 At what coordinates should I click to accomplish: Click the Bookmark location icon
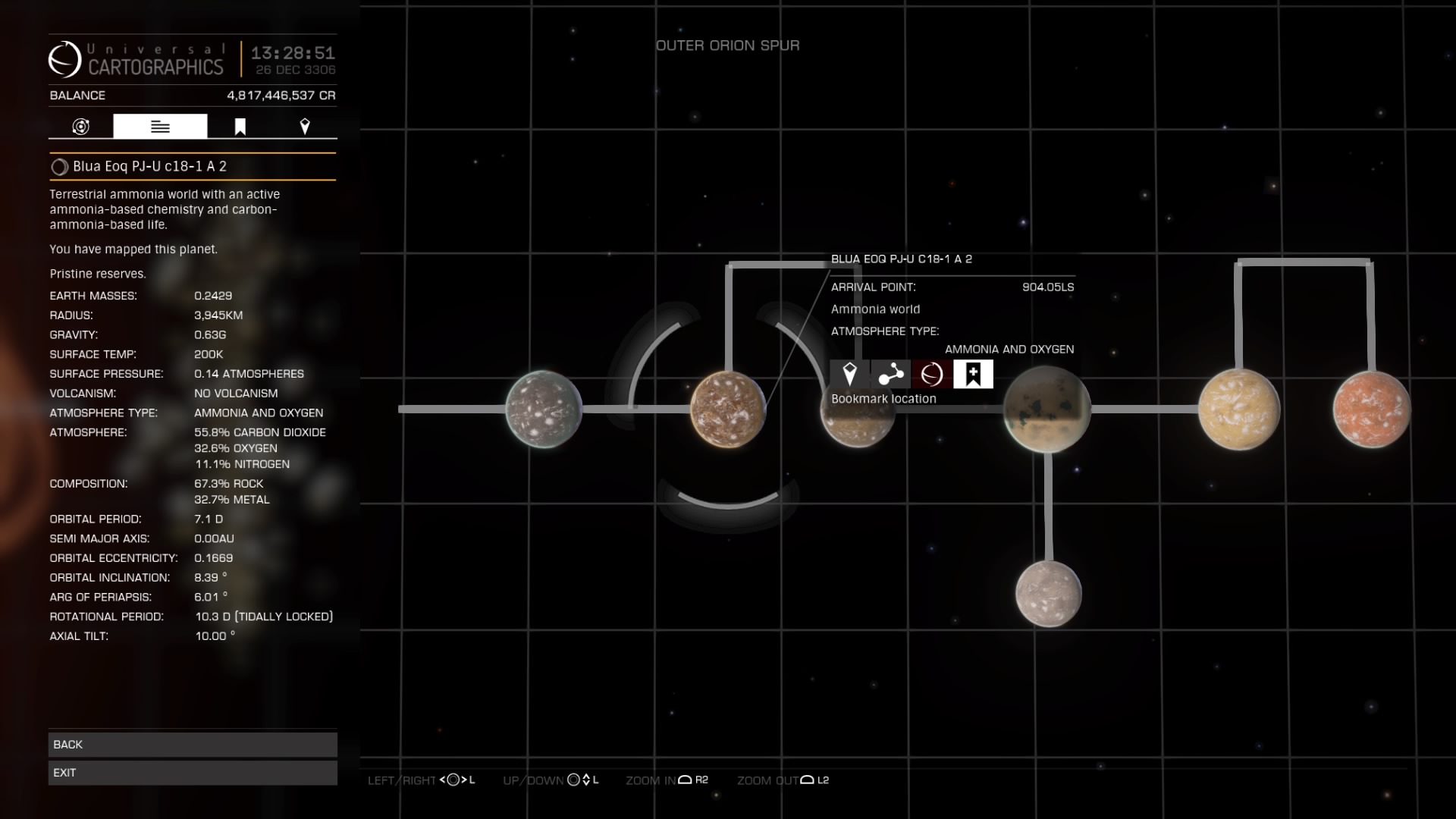click(973, 374)
